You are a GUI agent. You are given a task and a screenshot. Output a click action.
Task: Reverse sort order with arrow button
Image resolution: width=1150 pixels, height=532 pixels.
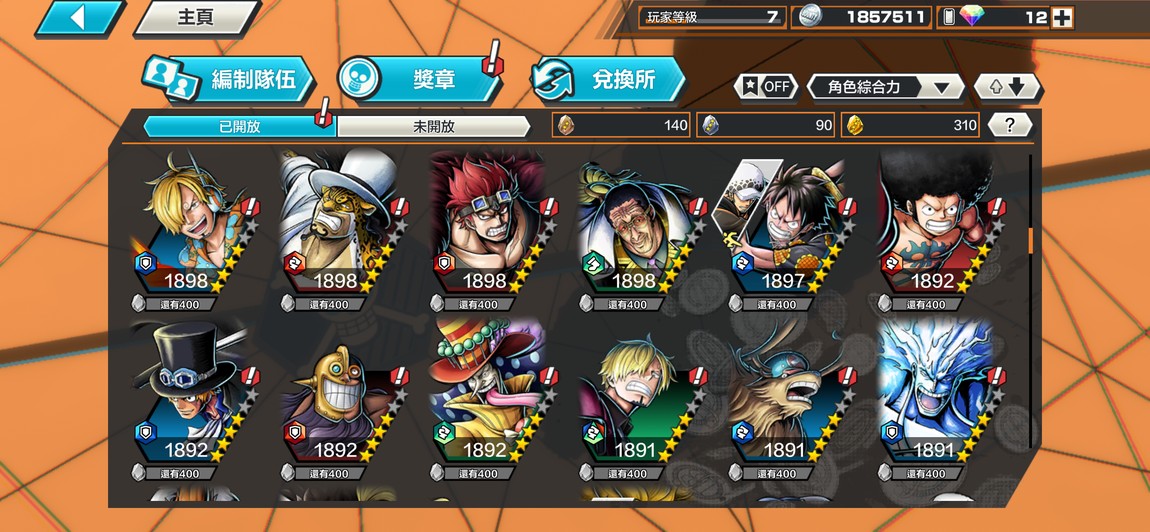pyautogui.click(x=1008, y=87)
